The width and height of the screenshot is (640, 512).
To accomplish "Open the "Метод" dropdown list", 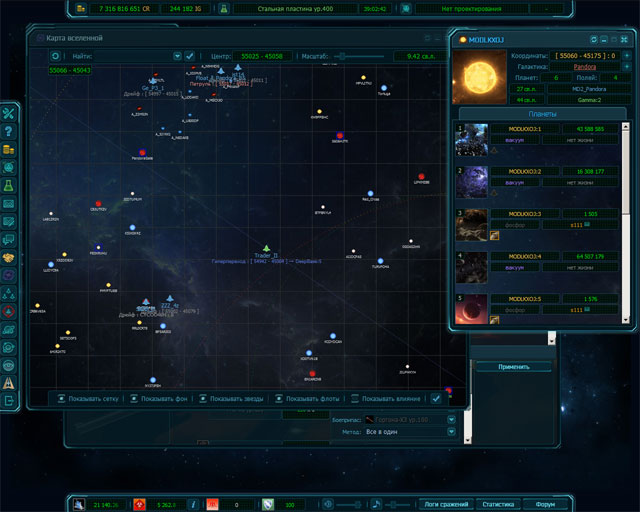I will click(x=452, y=432).
